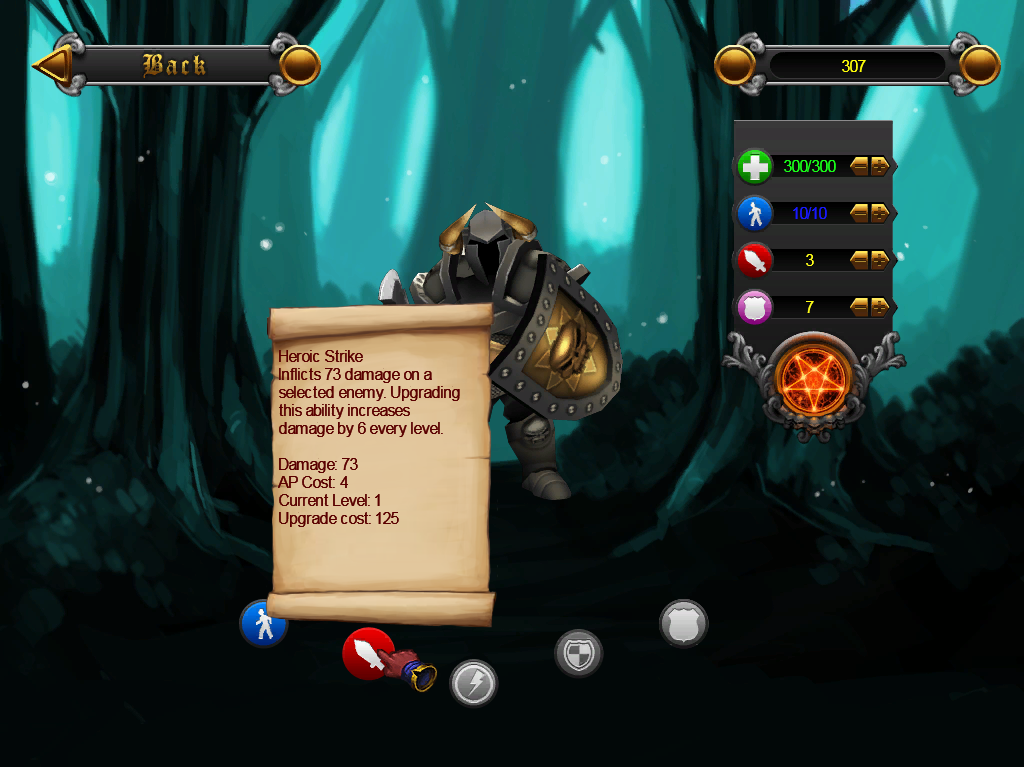Viewport: 1026px width, 767px height.
Task: Select the Heroic Strike sword ability
Action: coord(367,653)
